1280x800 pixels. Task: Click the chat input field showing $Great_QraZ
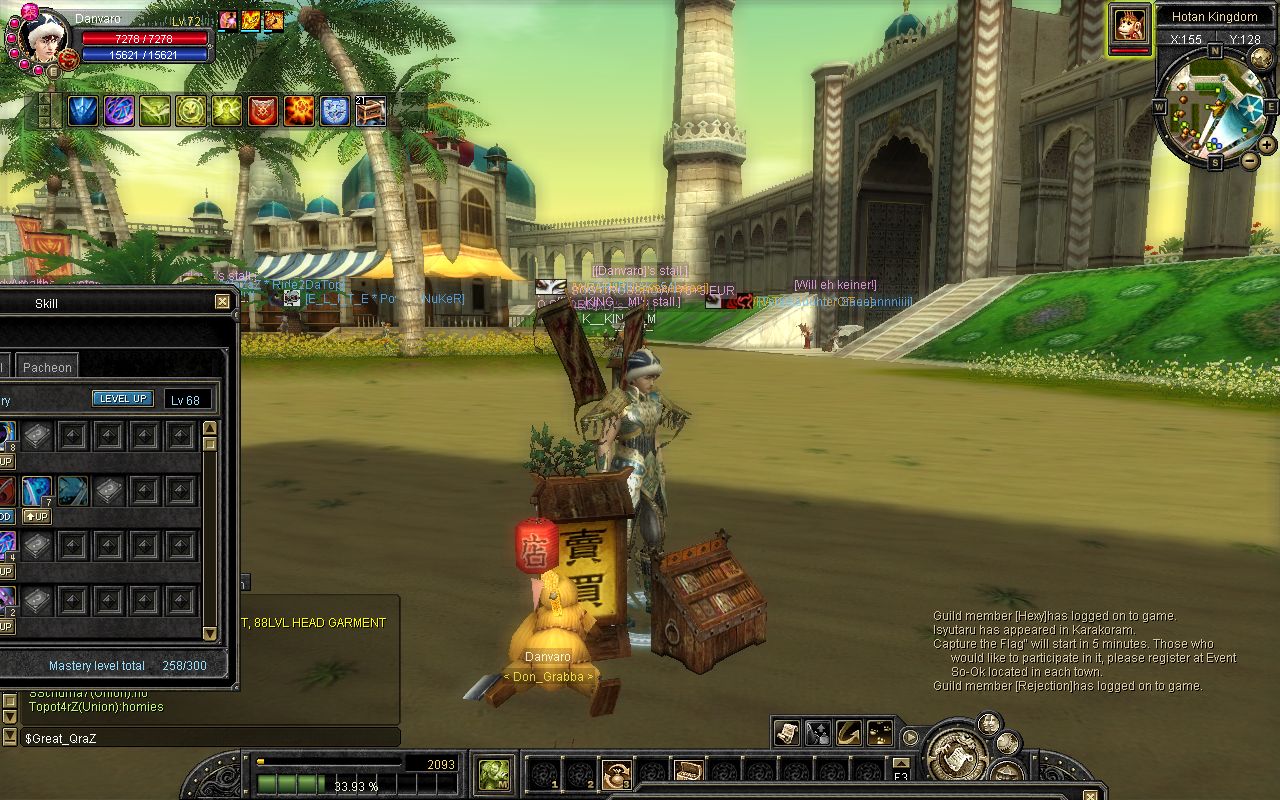tap(210, 737)
